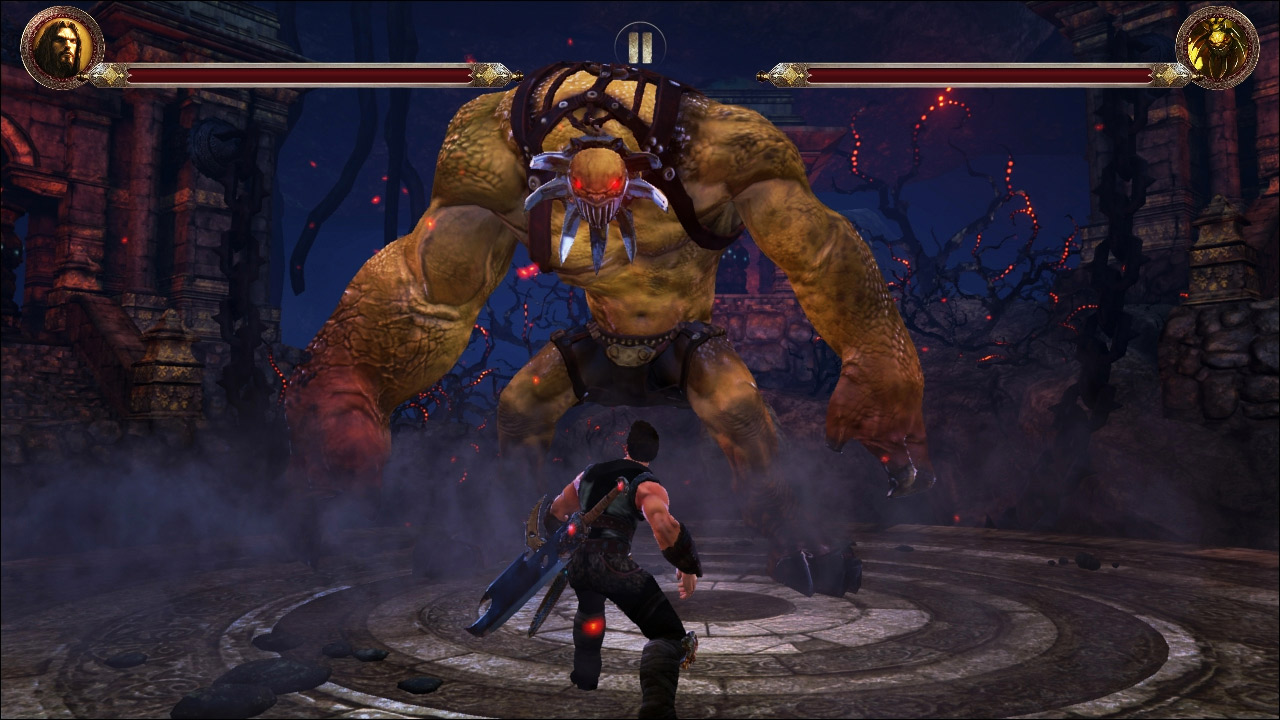Click the hero portrait medallion
This screenshot has width=1280, height=720.
pos(62,47)
